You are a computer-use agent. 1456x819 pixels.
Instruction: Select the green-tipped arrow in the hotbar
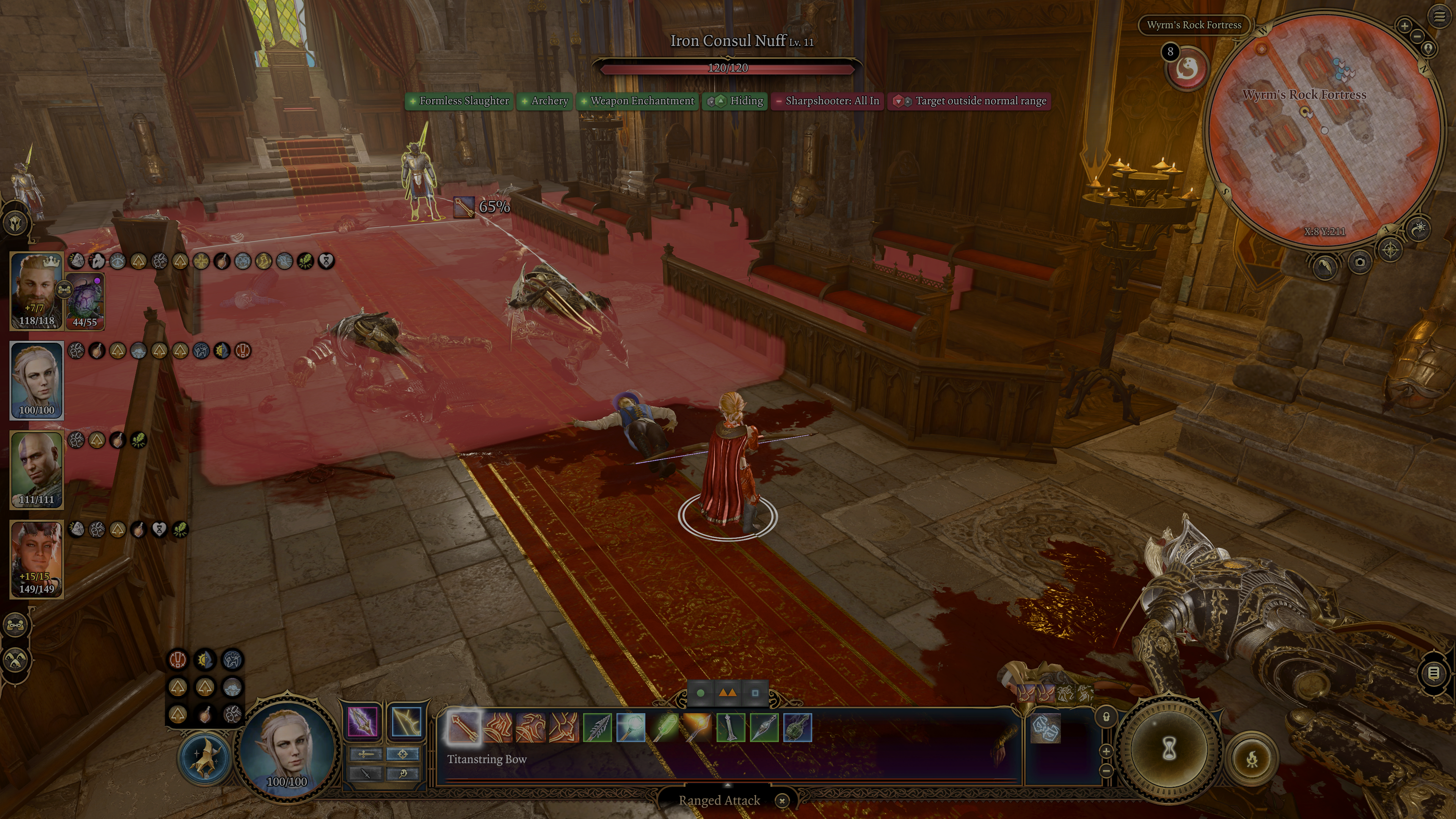point(664,727)
